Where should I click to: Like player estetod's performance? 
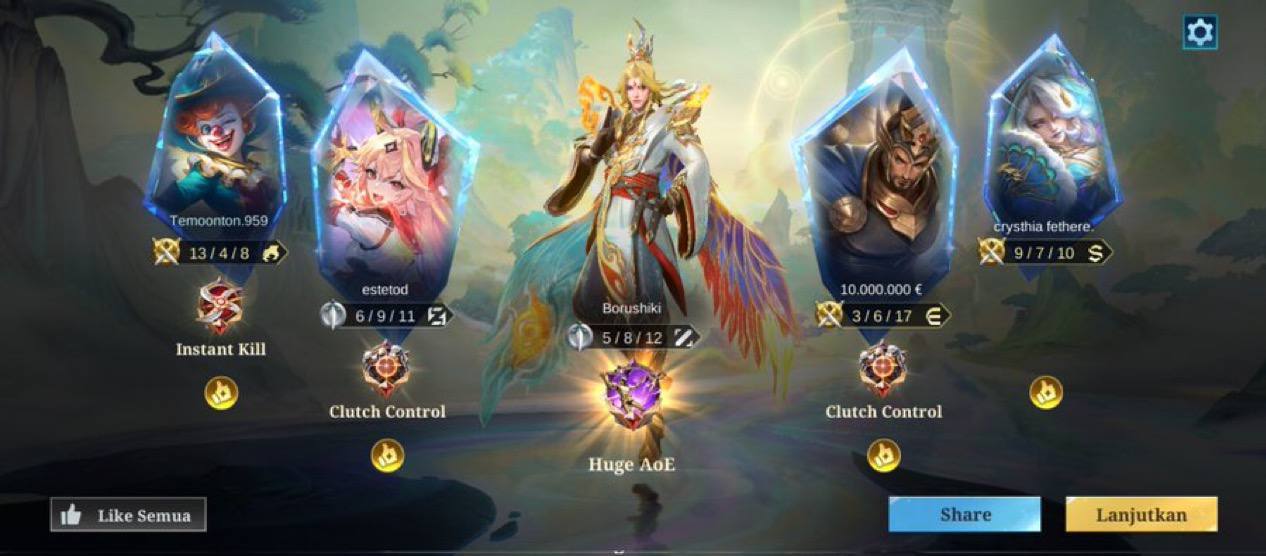click(387, 456)
